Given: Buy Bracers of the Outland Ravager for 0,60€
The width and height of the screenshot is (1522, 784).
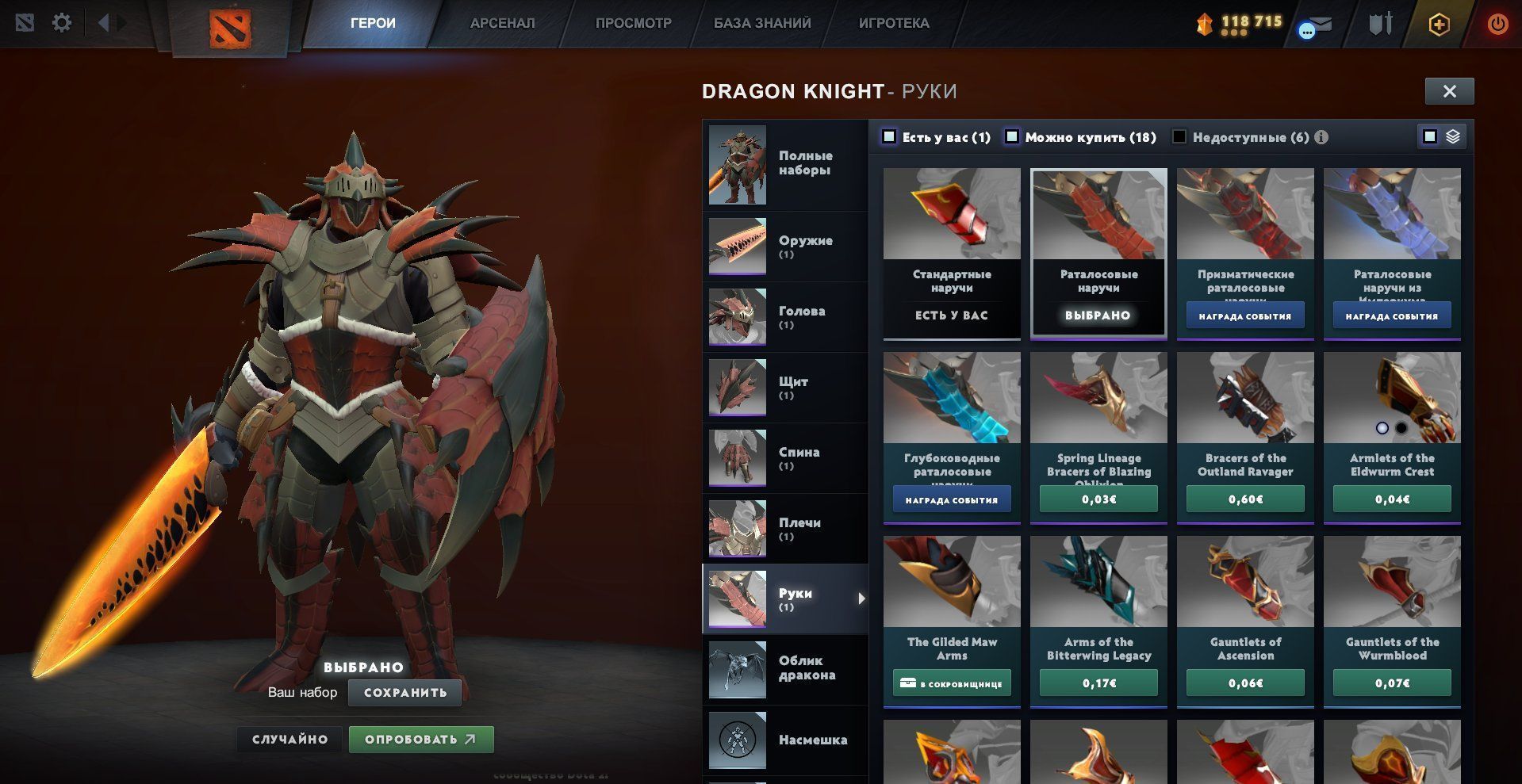Looking at the screenshot, I should coord(1245,499).
